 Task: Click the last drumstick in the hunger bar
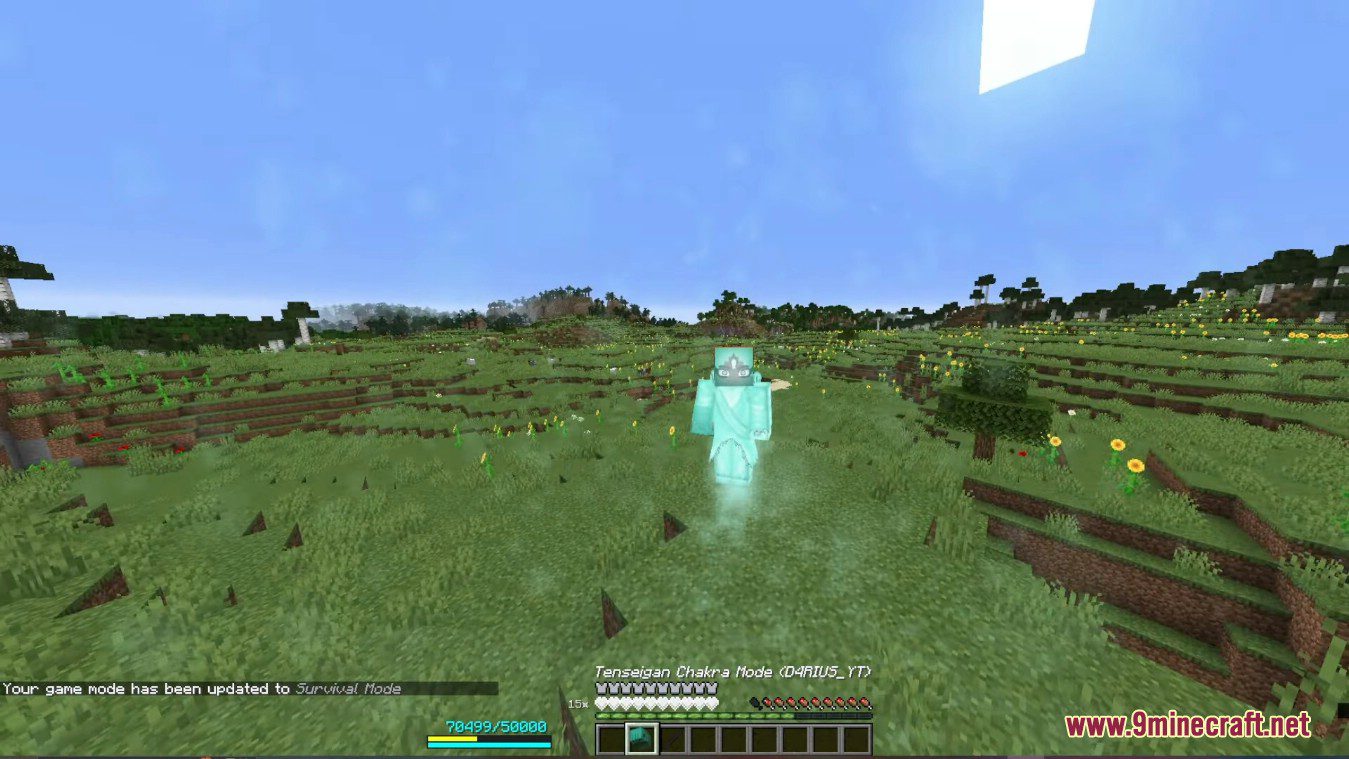(866, 703)
